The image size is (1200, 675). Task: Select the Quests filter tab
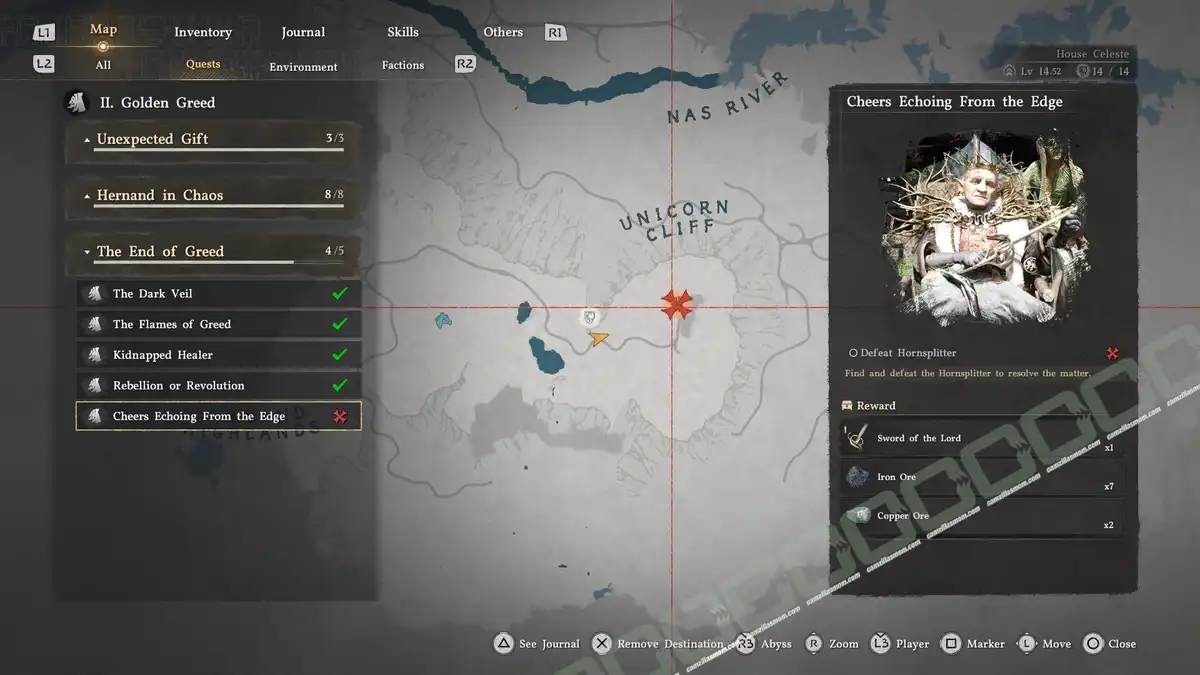click(203, 64)
